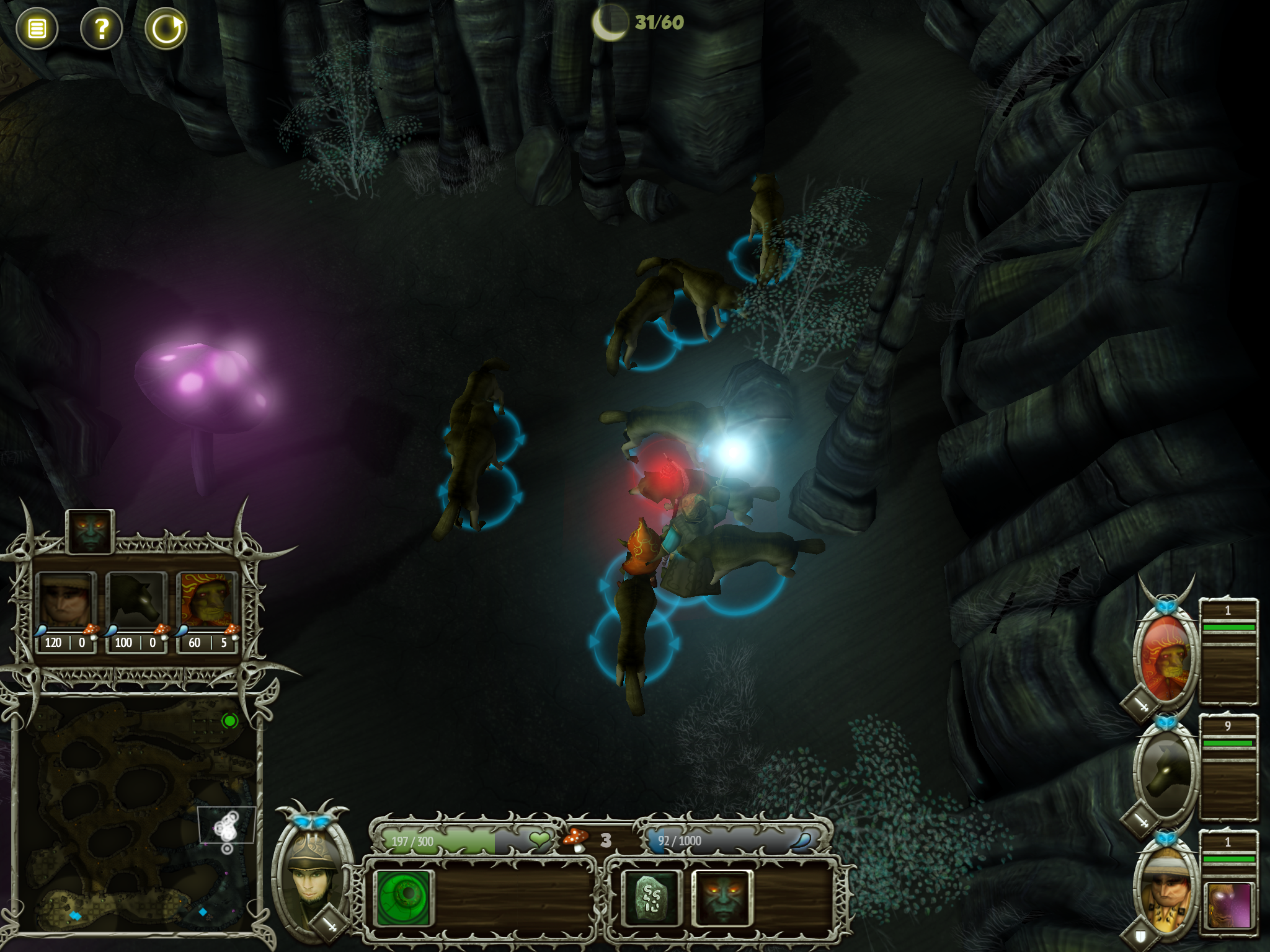This screenshot has width=1270, height=952.
Task: Activate the green eye ability
Action: click(404, 897)
